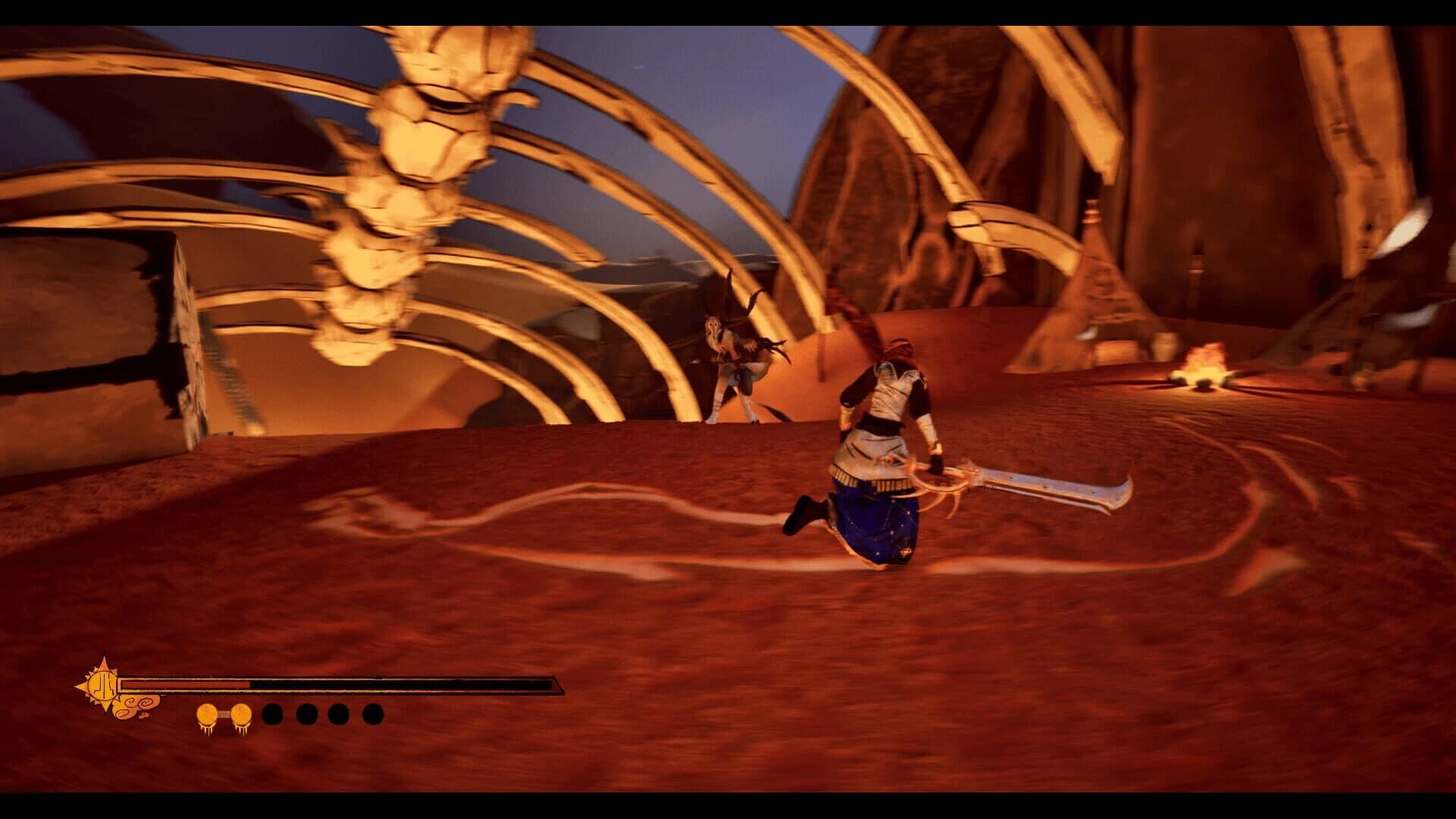Viewport: 1456px width, 819px height.
Task: Click the link between the two golden orbs
Action: click(223, 712)
